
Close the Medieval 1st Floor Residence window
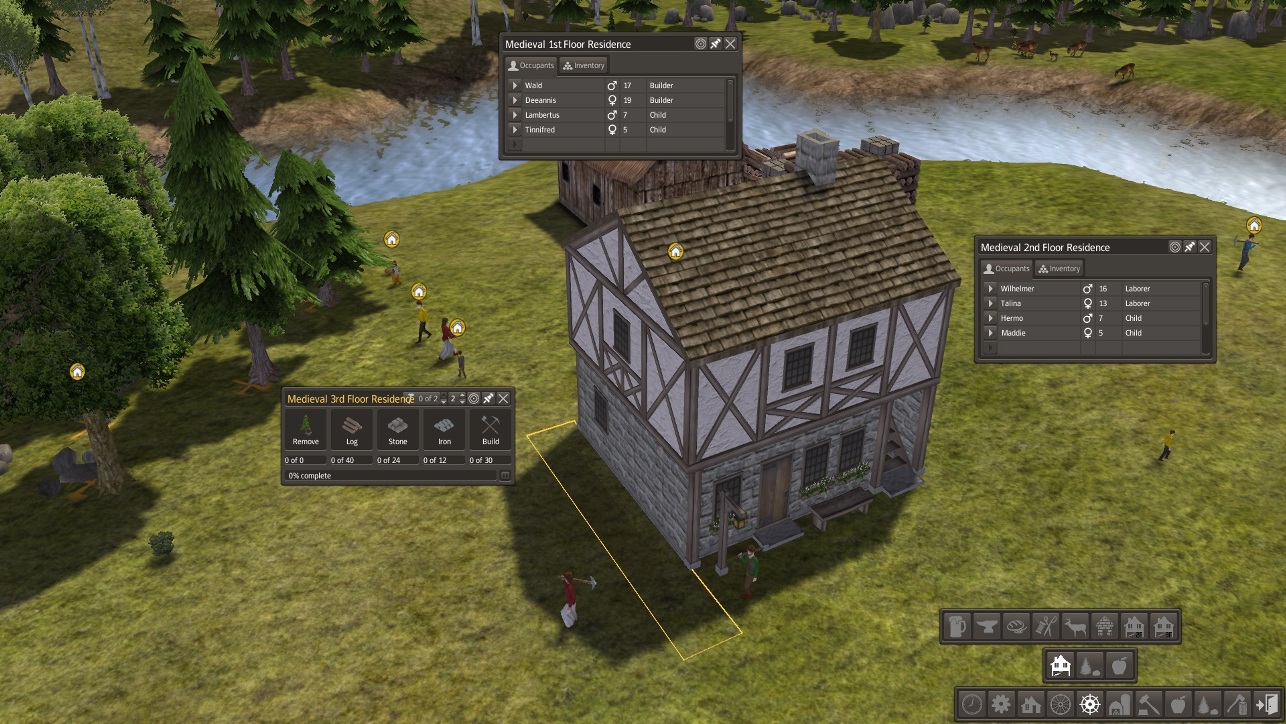tap(731, 44)
